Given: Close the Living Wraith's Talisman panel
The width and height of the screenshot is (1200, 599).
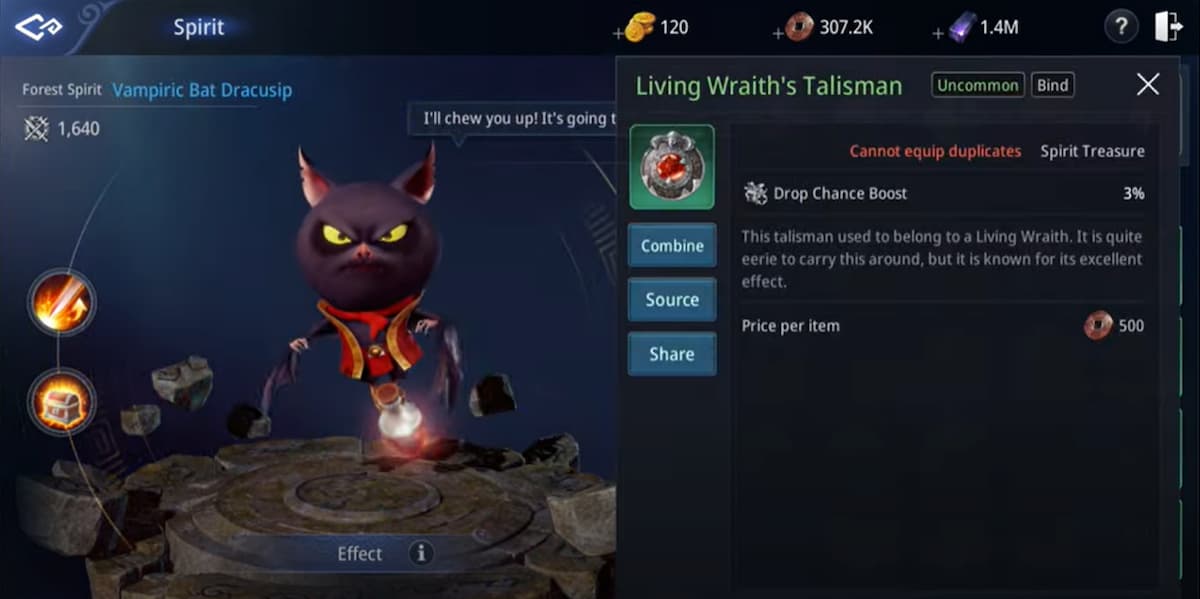Looking at the screenshot, I should pyautogui.click(x=1148, y=85).
